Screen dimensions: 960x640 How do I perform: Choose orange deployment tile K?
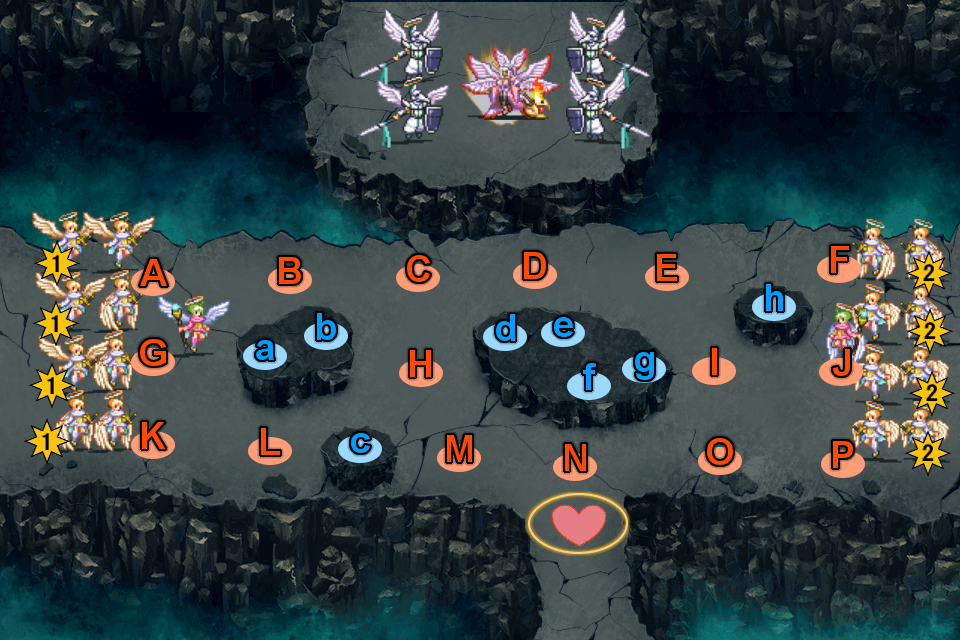click(152, 441)
